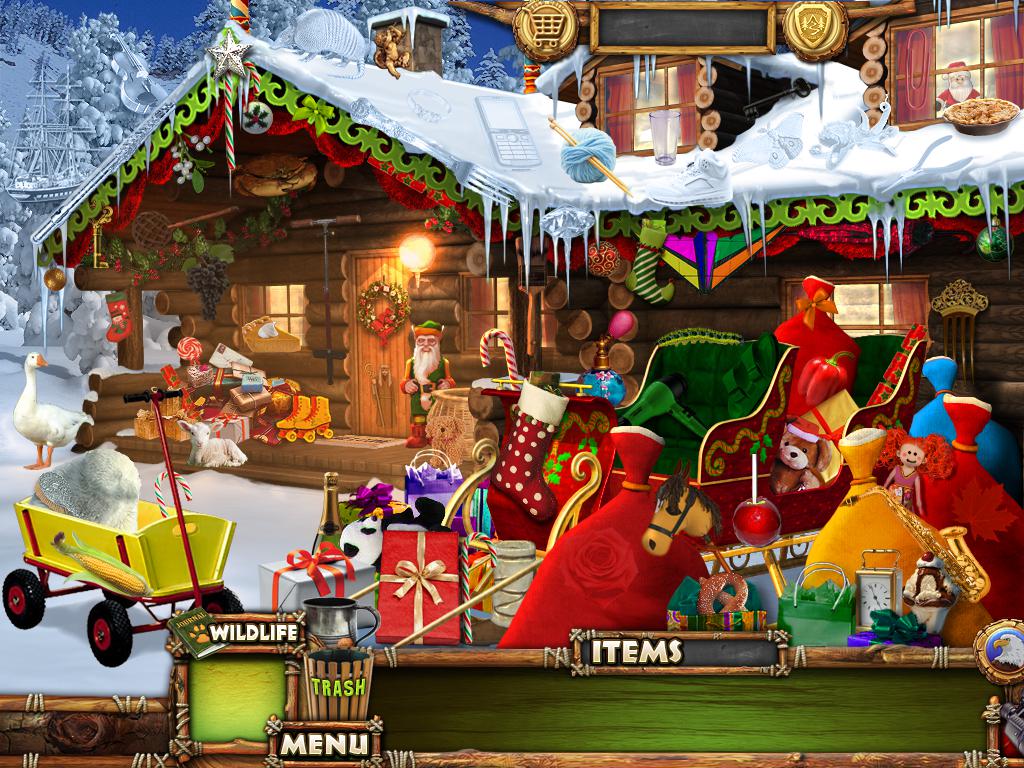Select the Trash bin
Viewport: 1024px width, 768px height.
(338, 685)
